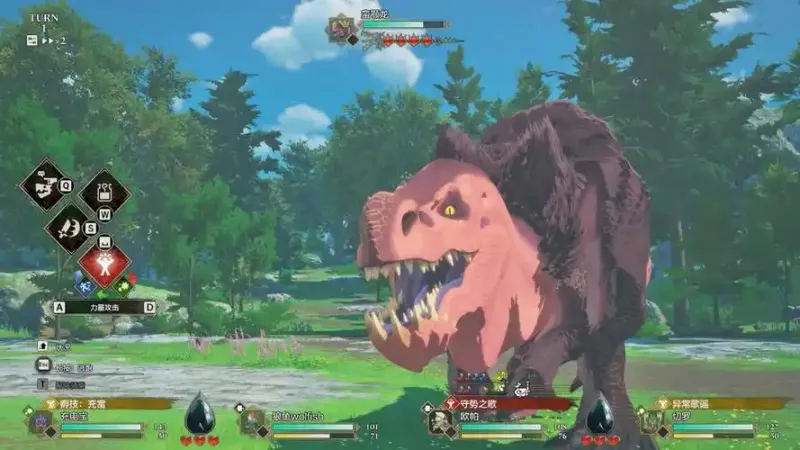Target the enemy monster portrait at top

tap(341, 27)
